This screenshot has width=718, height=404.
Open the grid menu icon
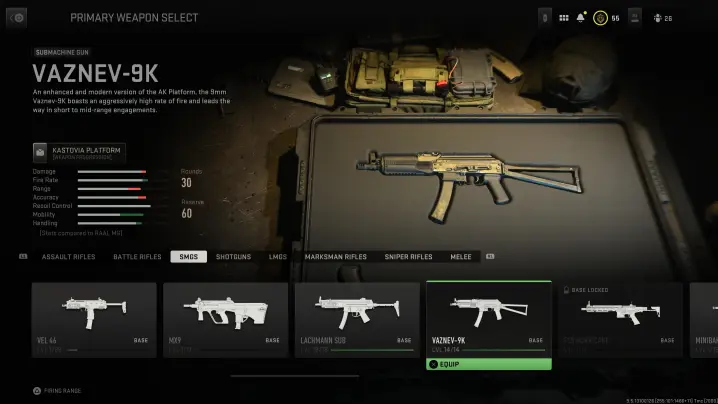[563, 18]
